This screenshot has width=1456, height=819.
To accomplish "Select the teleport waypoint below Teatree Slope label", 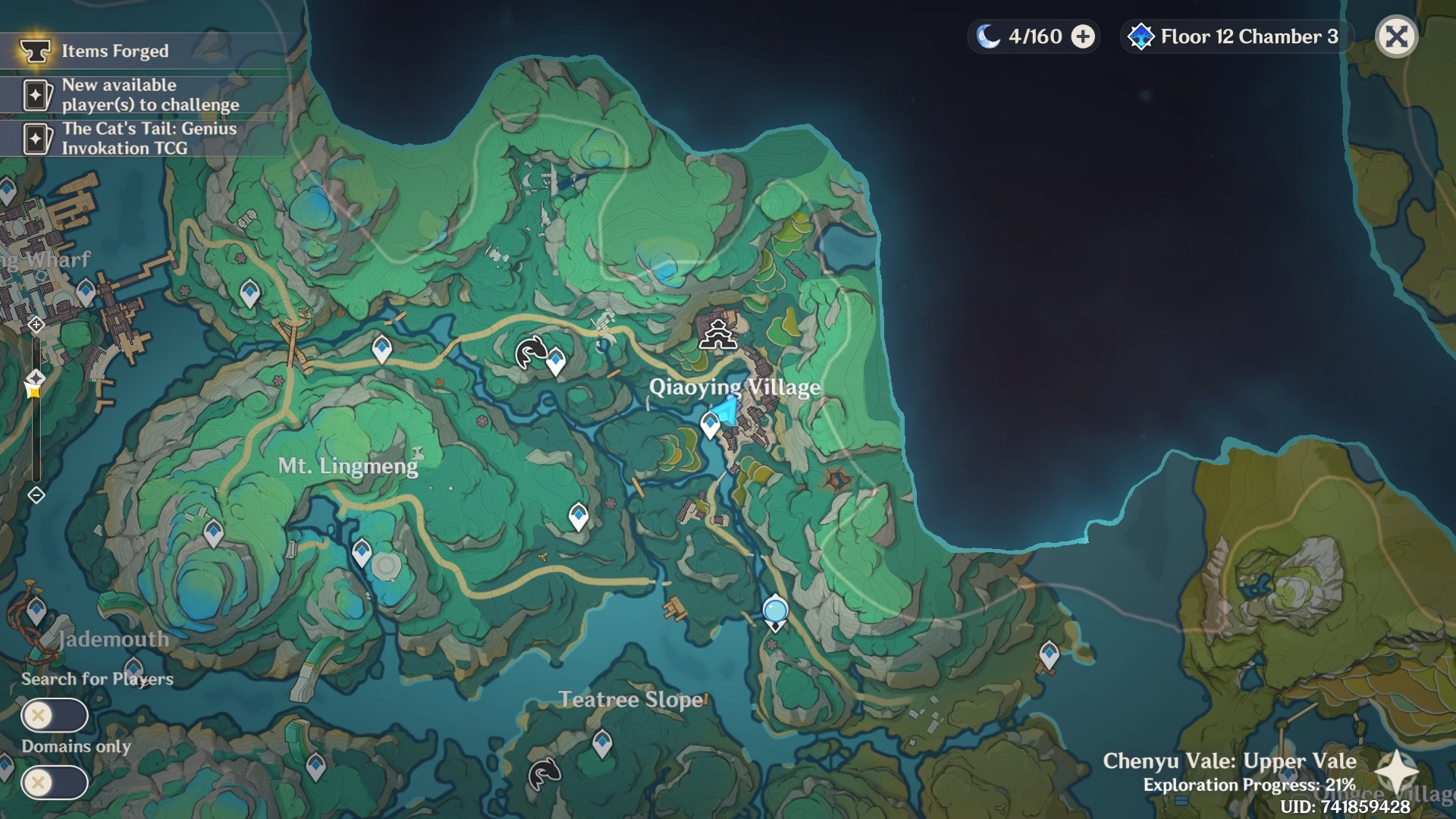I will pos(602,741).
